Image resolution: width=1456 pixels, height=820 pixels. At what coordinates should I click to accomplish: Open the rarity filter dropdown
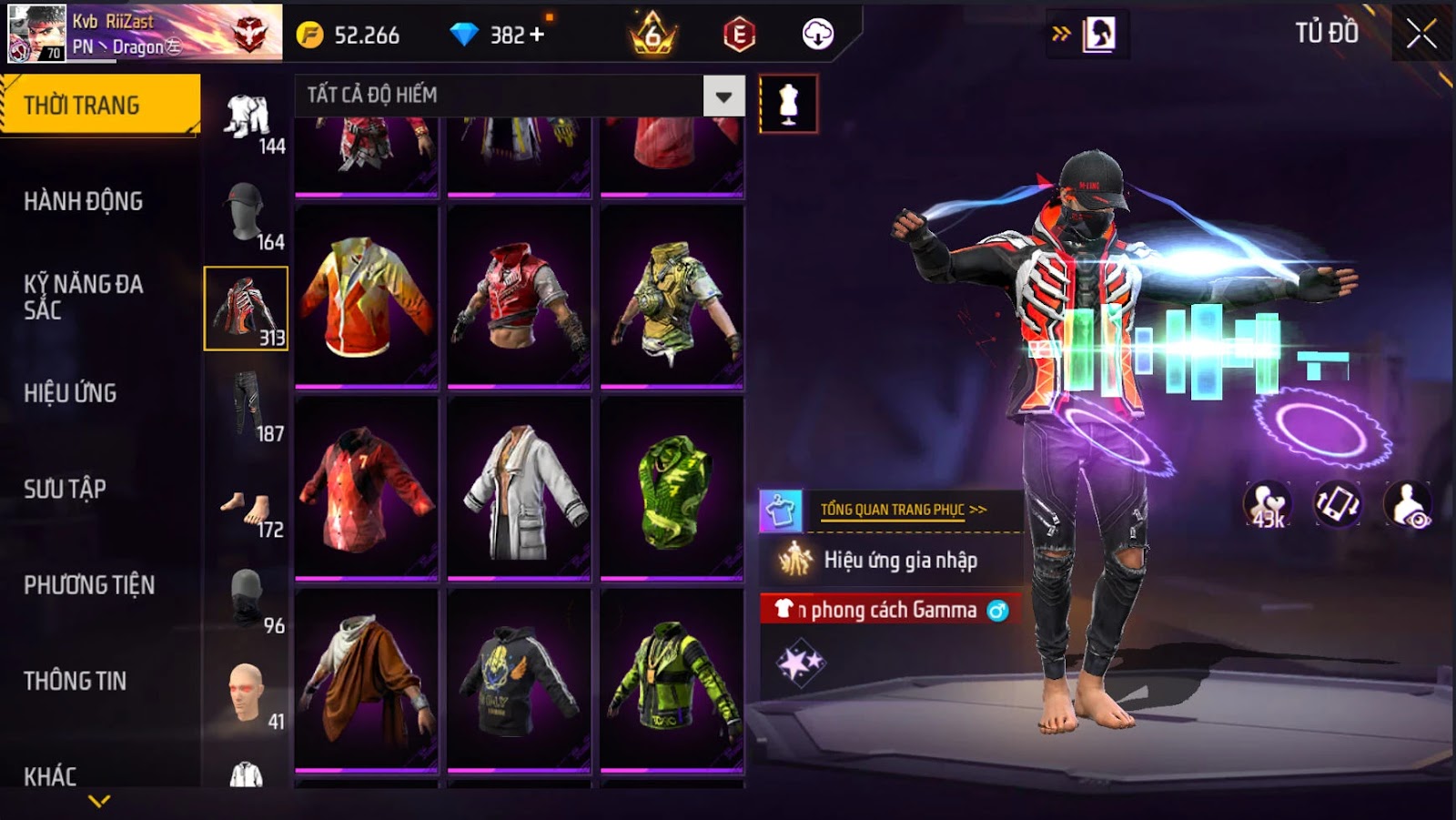[723, 96]
